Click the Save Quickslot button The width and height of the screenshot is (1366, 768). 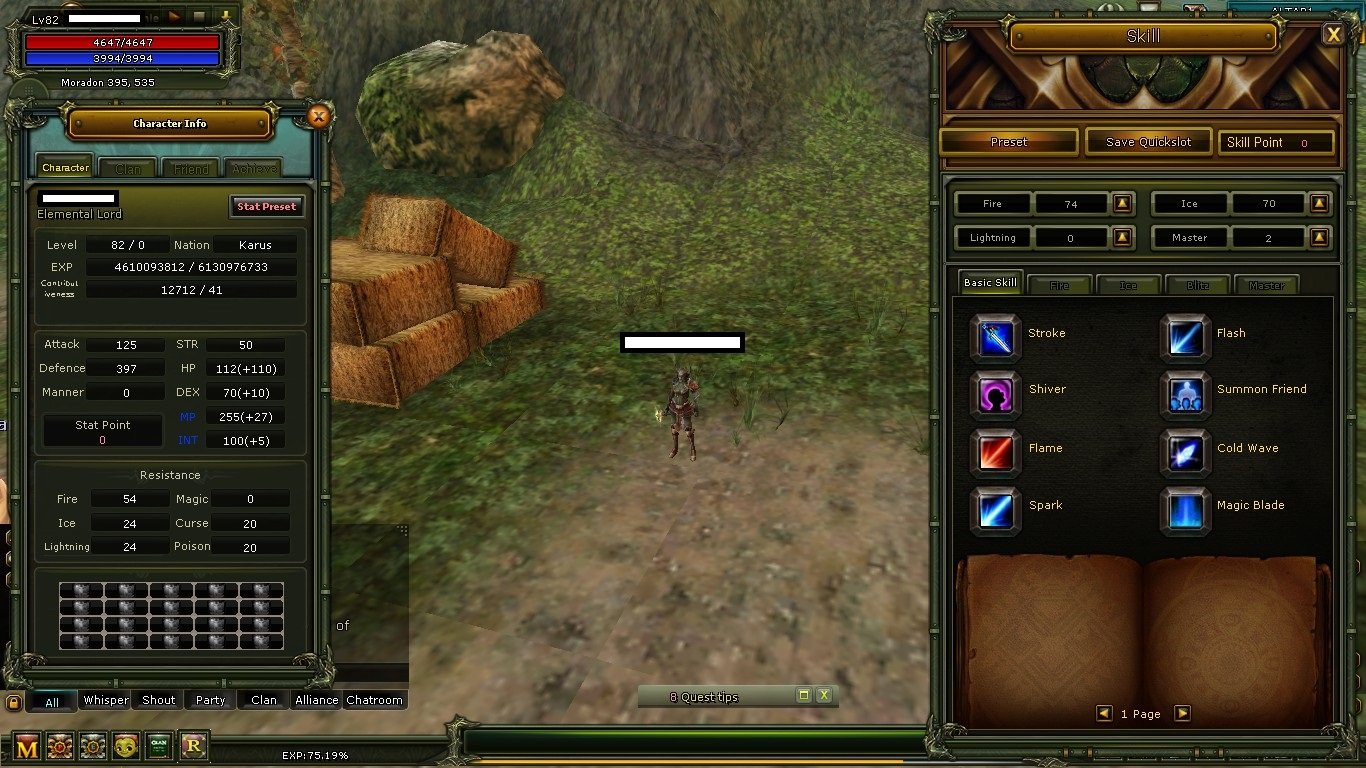click(x=1148, y=141)
